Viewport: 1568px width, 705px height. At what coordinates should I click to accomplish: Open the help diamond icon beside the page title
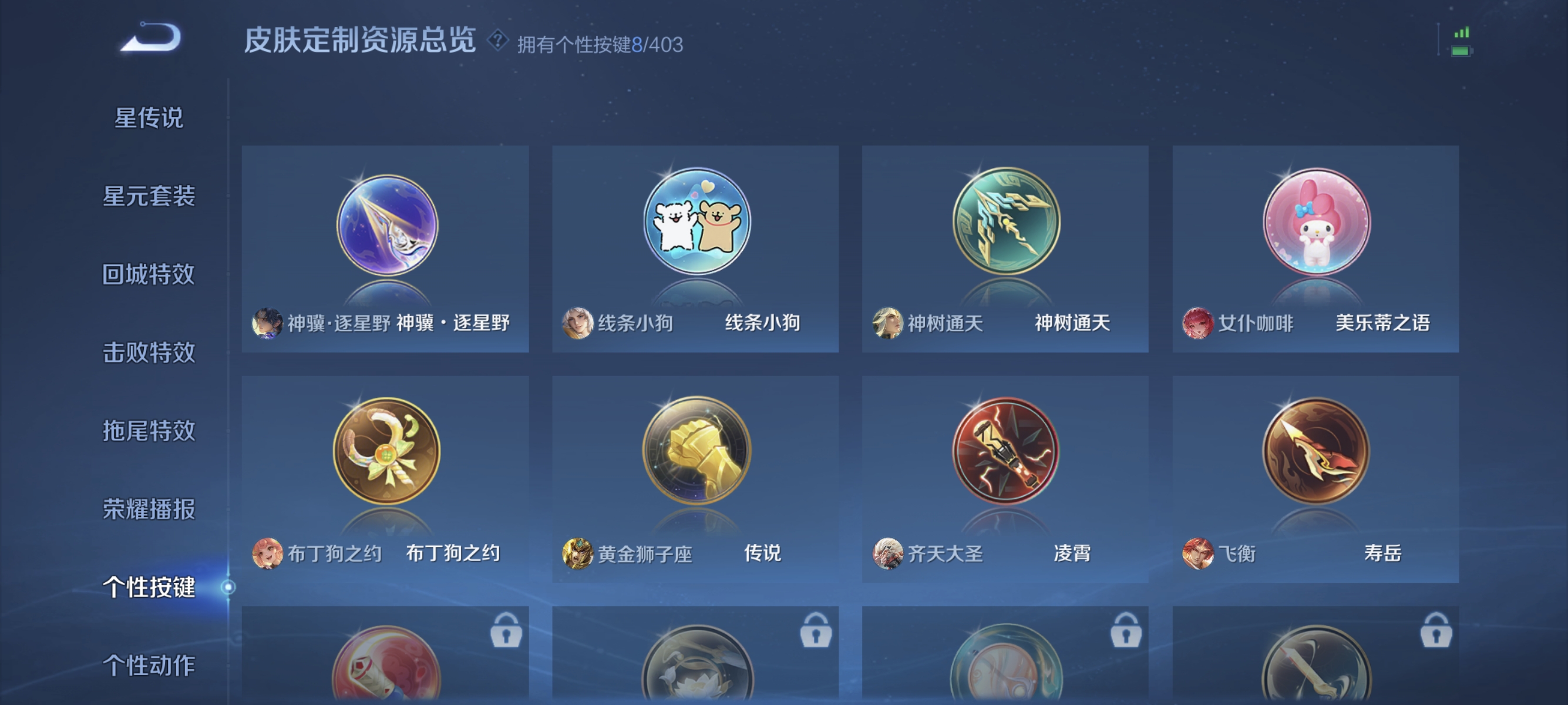497,41
